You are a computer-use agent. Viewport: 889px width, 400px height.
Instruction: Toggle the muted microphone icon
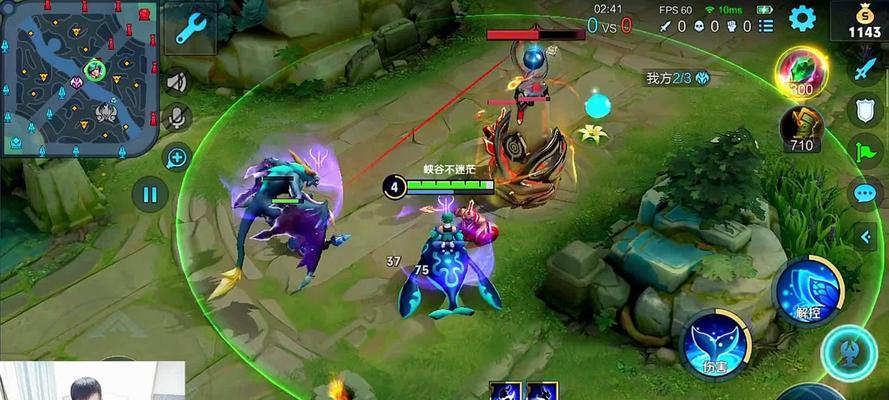pyautogui.click(x=177, y=118)
